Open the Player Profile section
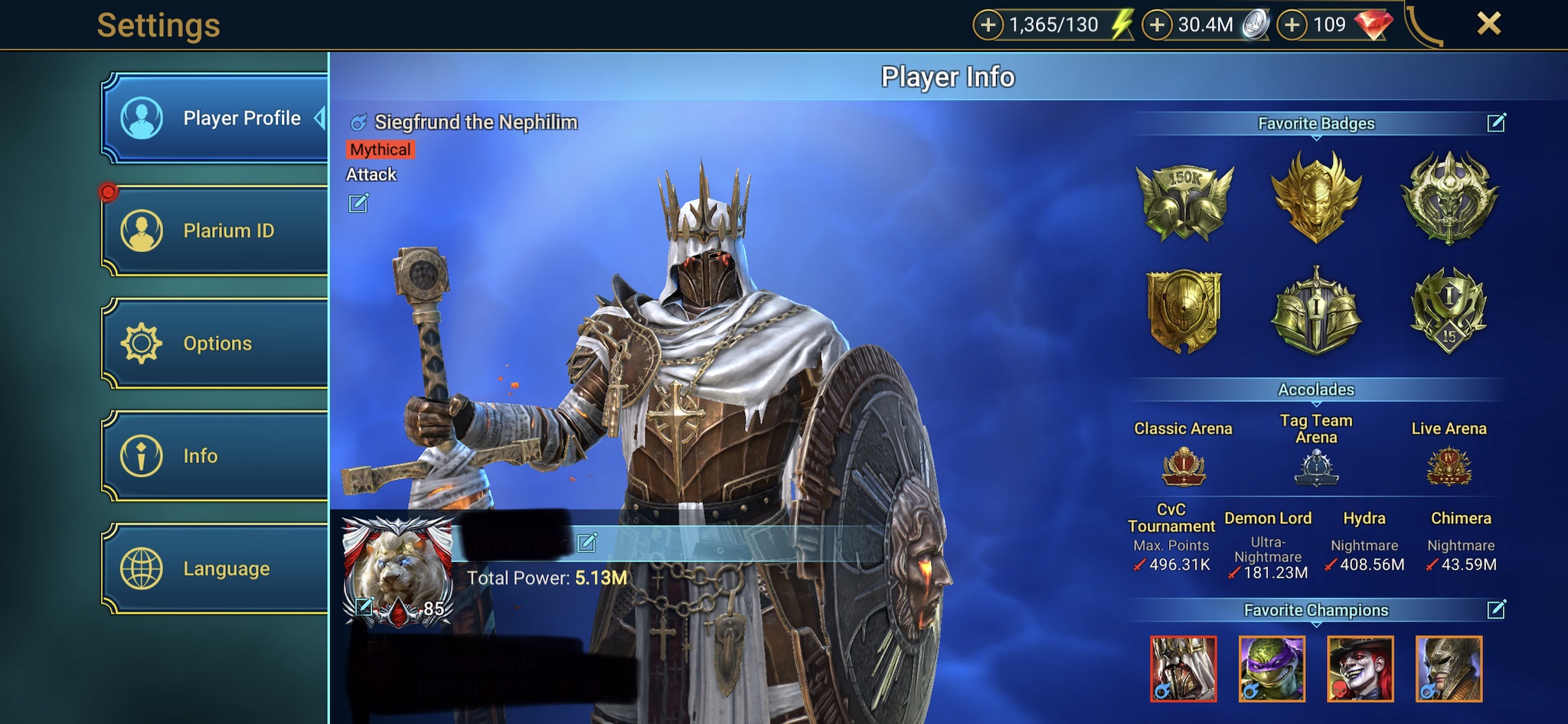The height and width of the screenshot is (724, 1568). 216,119
